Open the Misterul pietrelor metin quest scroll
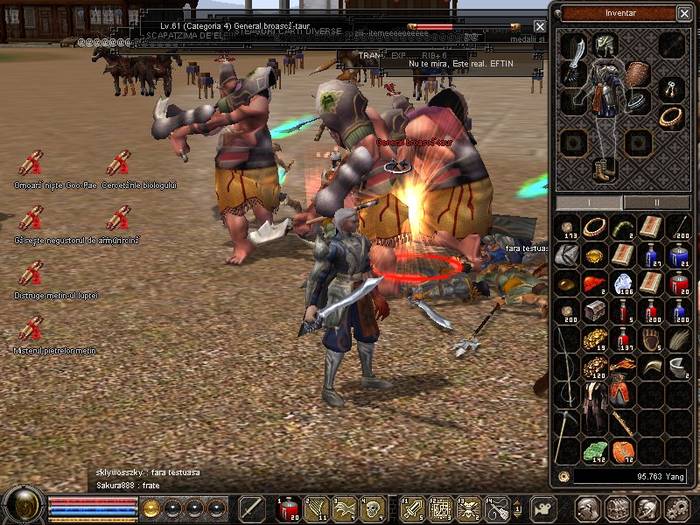700x525 pixels. pos(31,329)
